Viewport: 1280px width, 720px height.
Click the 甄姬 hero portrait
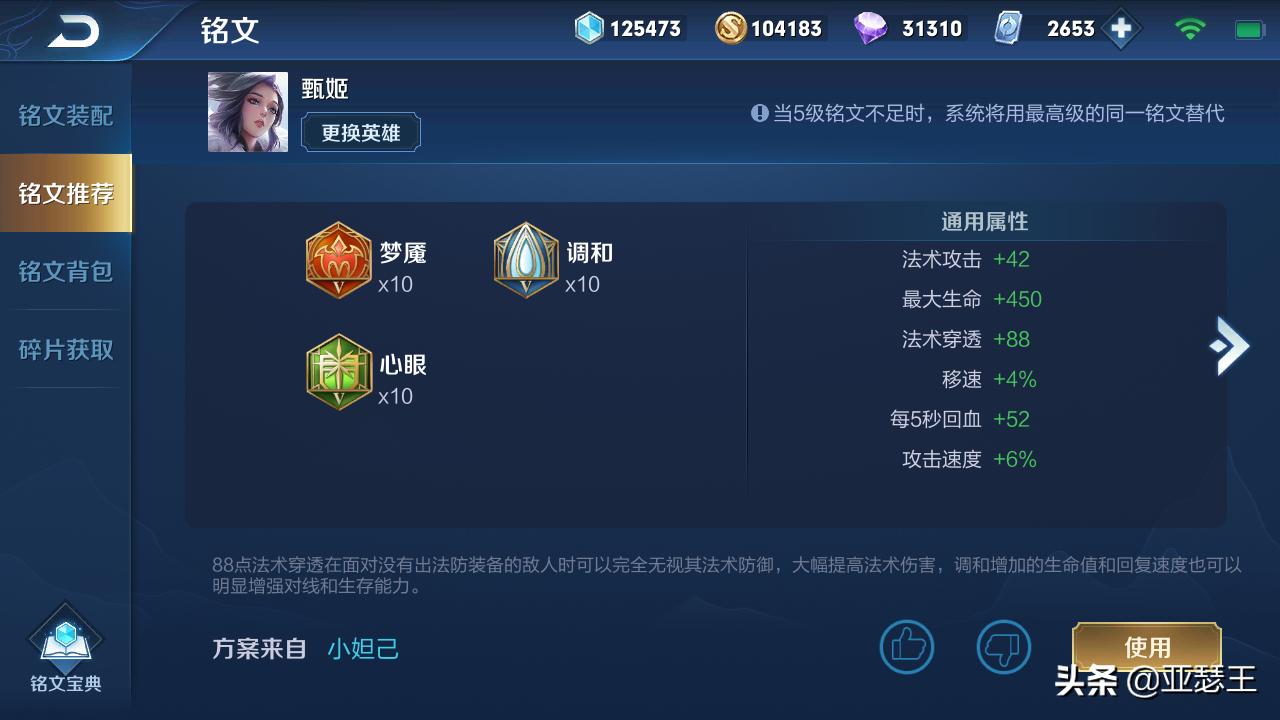(x=247, y=110)
